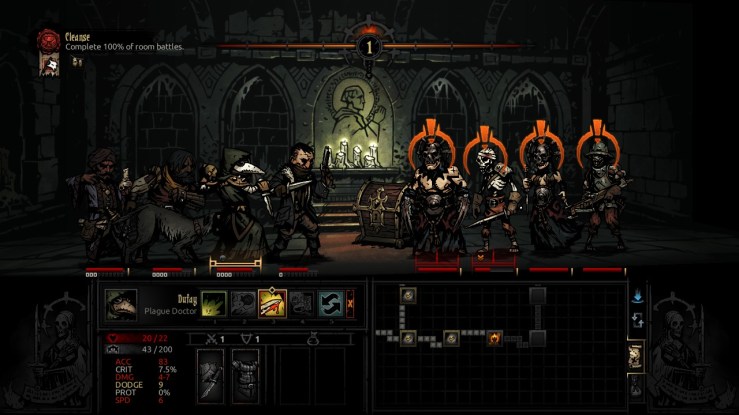739x415 pixels.
Task: Inspect the equipped armor slot
Action: (244, 377)
